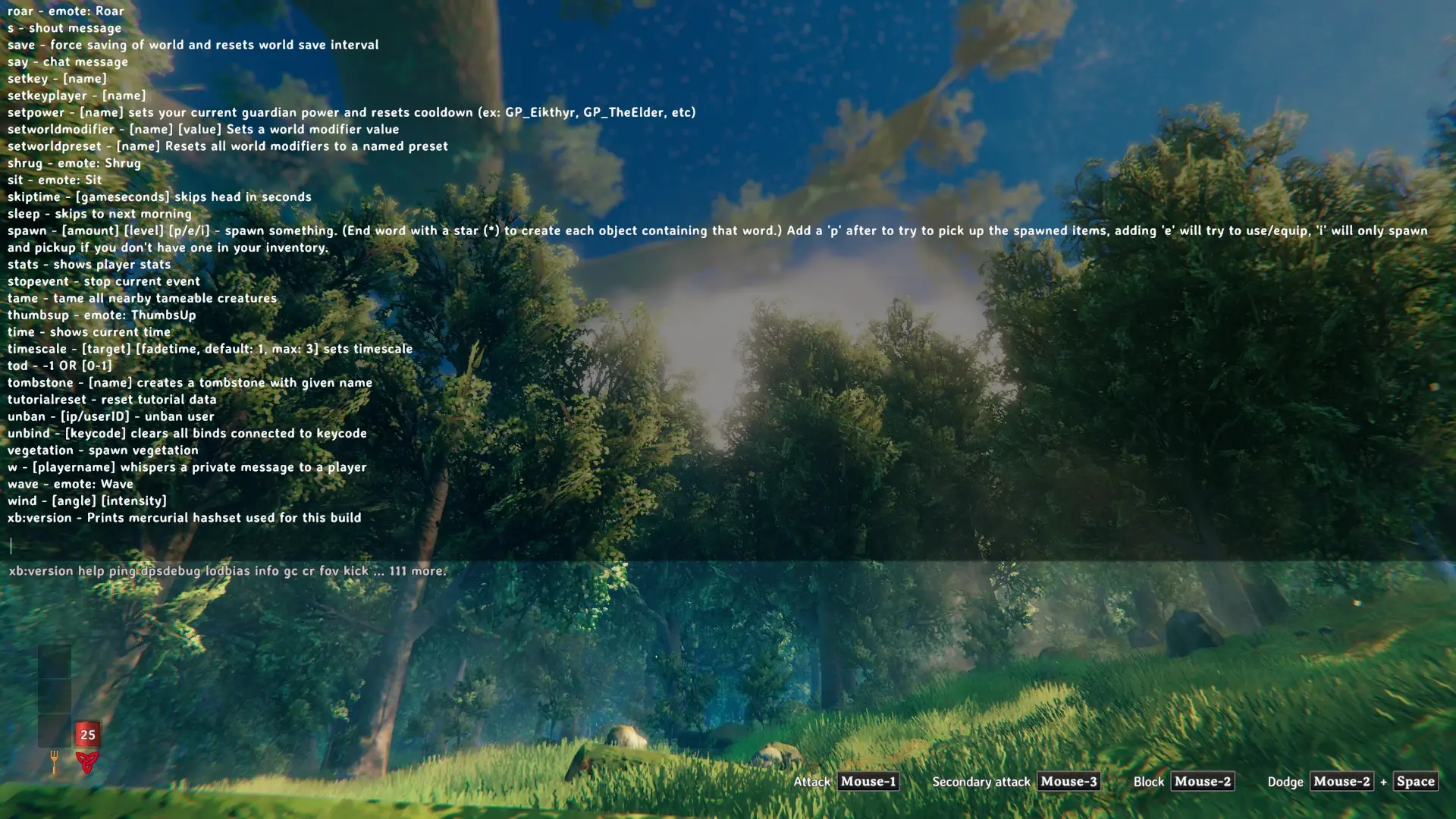Click the Mouse-1 attack keybind badge

coord(867,781)
